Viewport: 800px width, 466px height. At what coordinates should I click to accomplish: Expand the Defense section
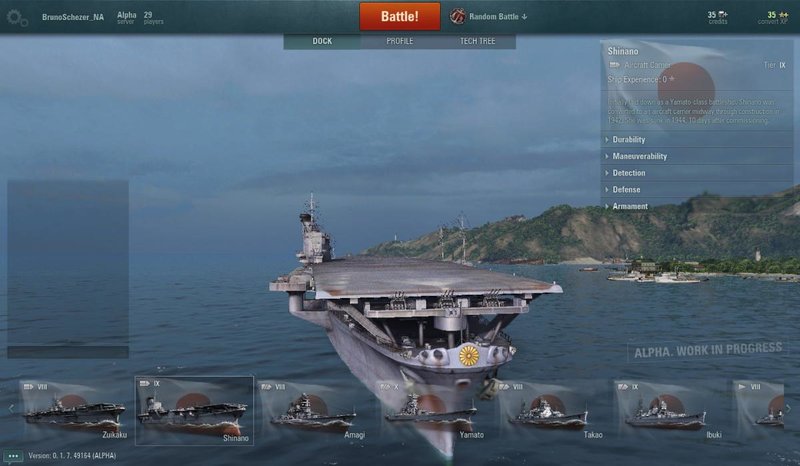coord(626,189)
